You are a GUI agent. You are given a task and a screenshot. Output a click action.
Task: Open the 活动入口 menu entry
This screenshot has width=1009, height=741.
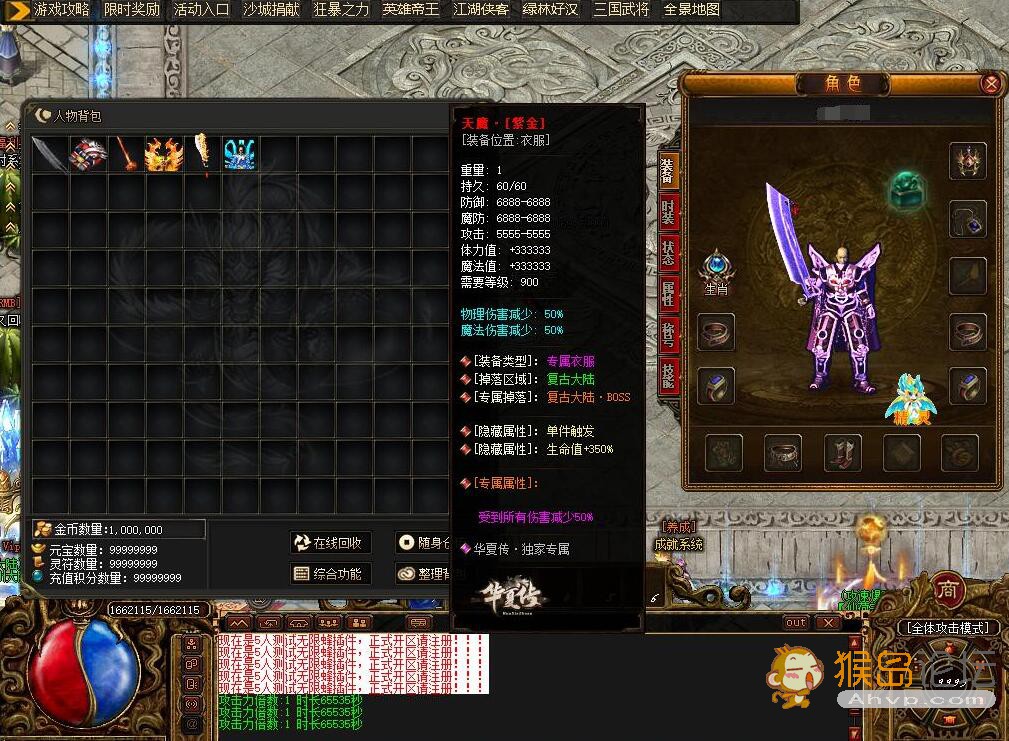pyautogui.click(x=201, y=10)
